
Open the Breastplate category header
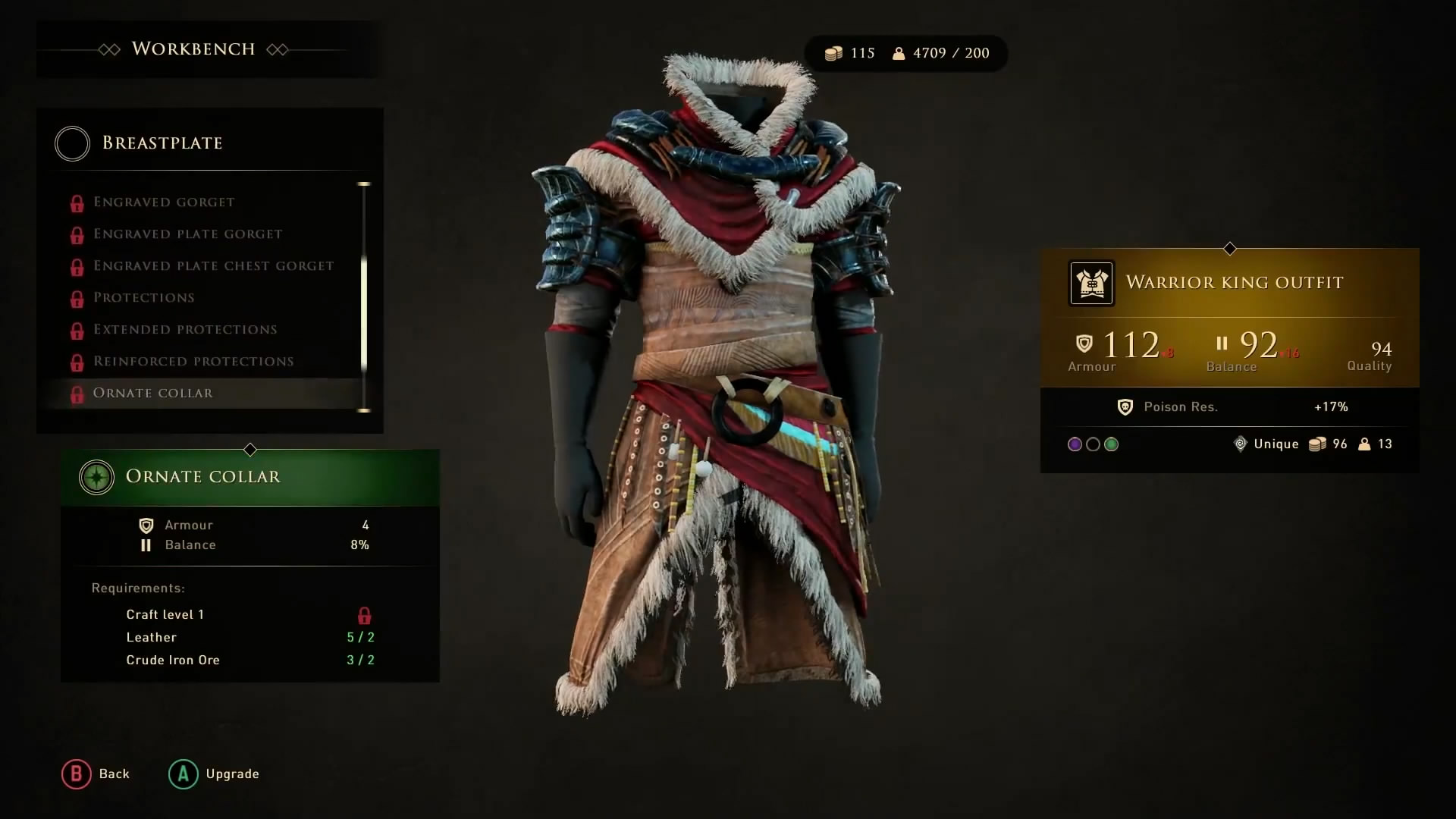pos(162,143)
